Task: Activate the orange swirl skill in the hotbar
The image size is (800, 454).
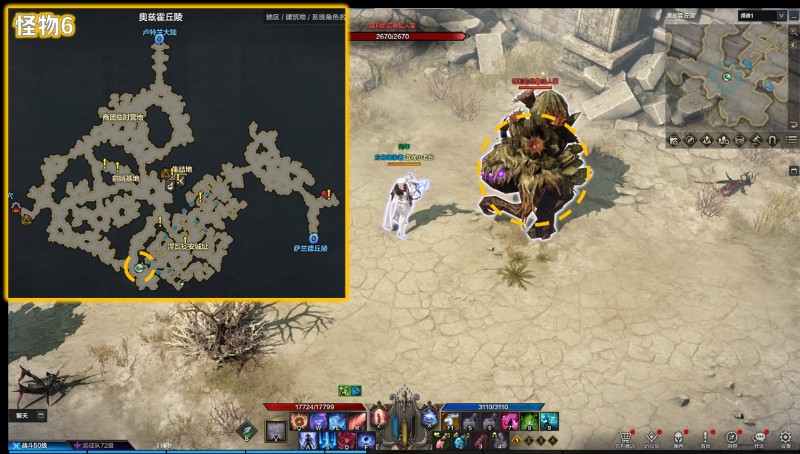Action: pos(297,423)
